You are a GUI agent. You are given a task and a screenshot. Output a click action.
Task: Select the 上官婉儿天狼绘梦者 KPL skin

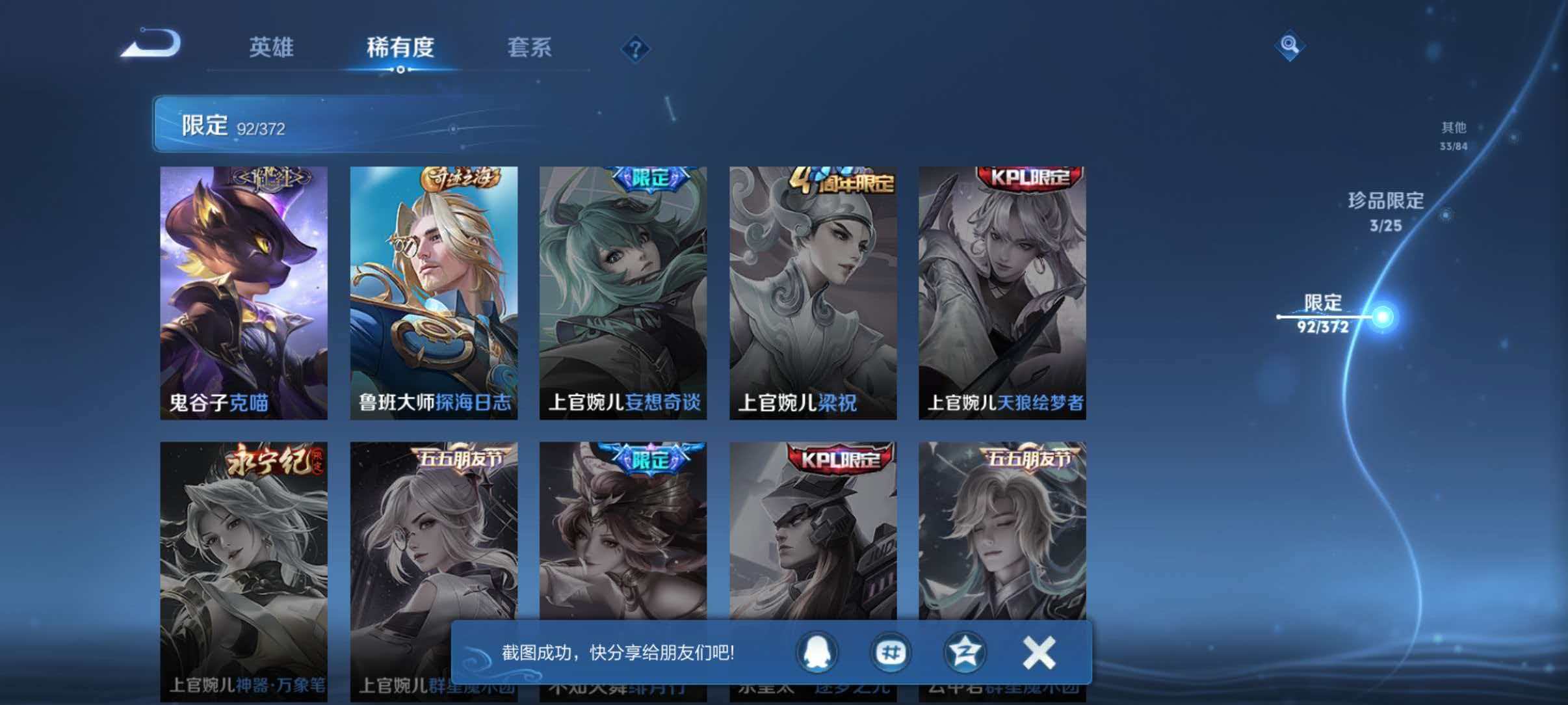tap(1004, 286)
